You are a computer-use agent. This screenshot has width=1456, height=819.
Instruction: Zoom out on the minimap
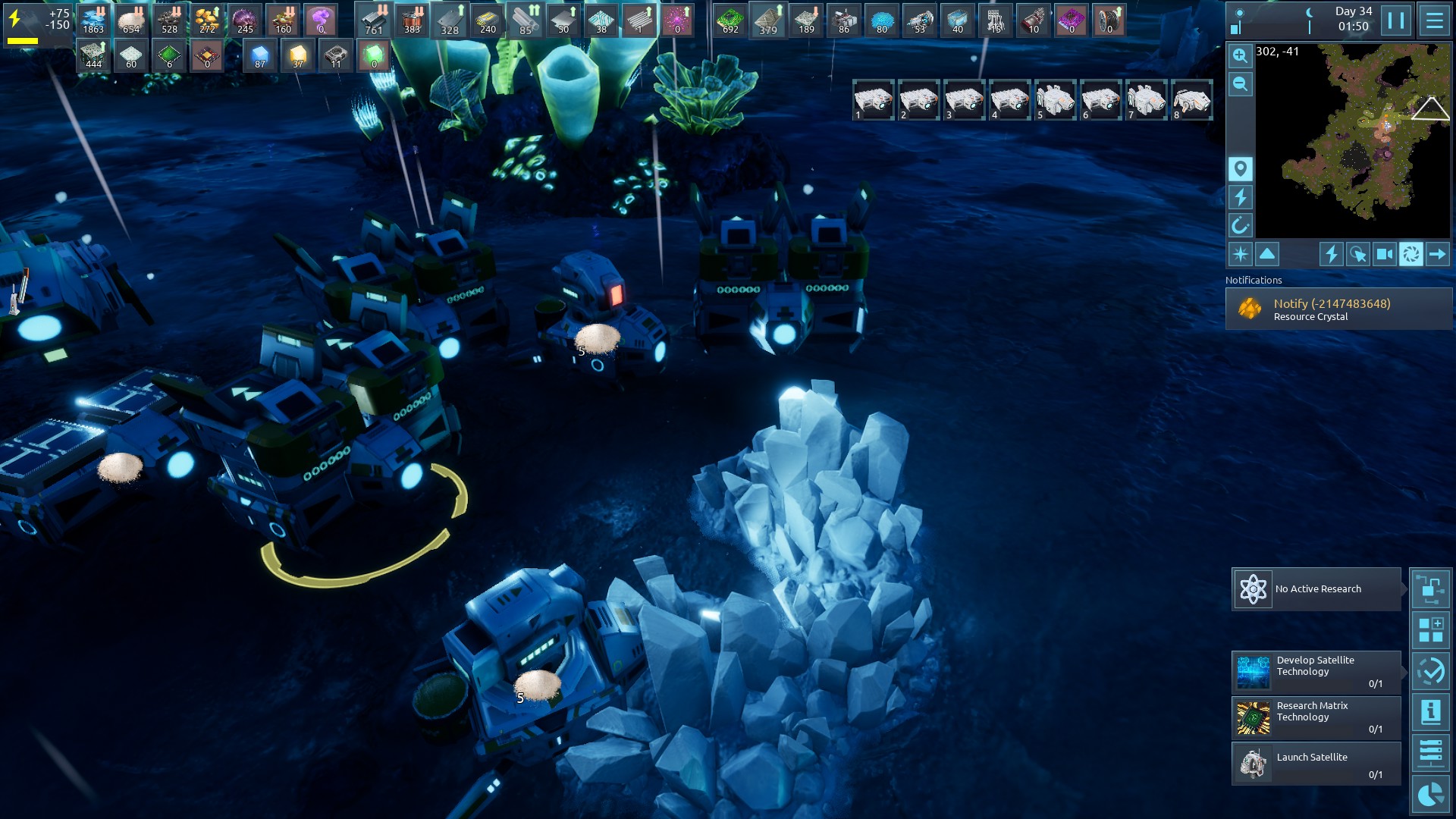click(1240, 84)
